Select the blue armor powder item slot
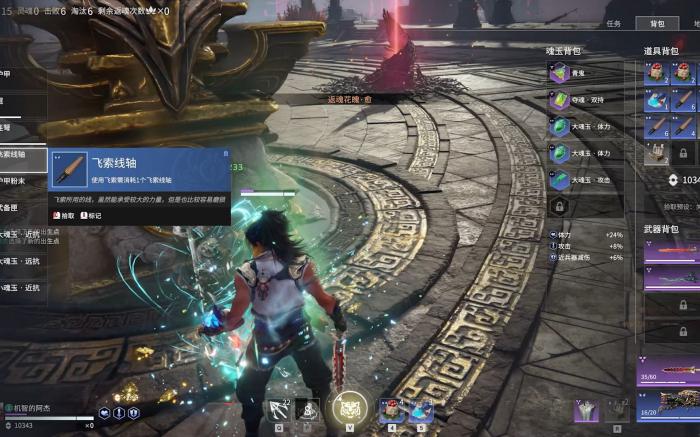The width and height of the screenshot is (700, 437). tap(656, 99)
